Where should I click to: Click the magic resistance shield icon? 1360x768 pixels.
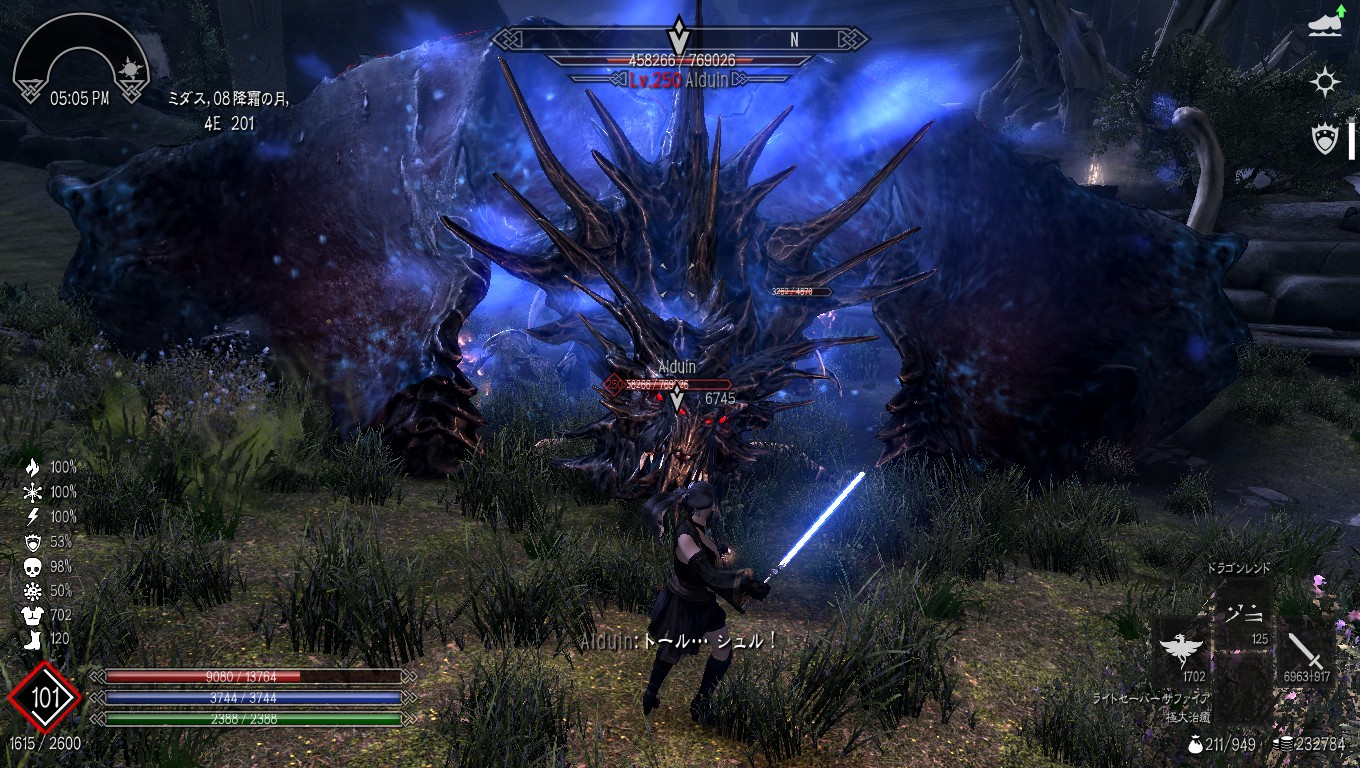tap(32, 542)
